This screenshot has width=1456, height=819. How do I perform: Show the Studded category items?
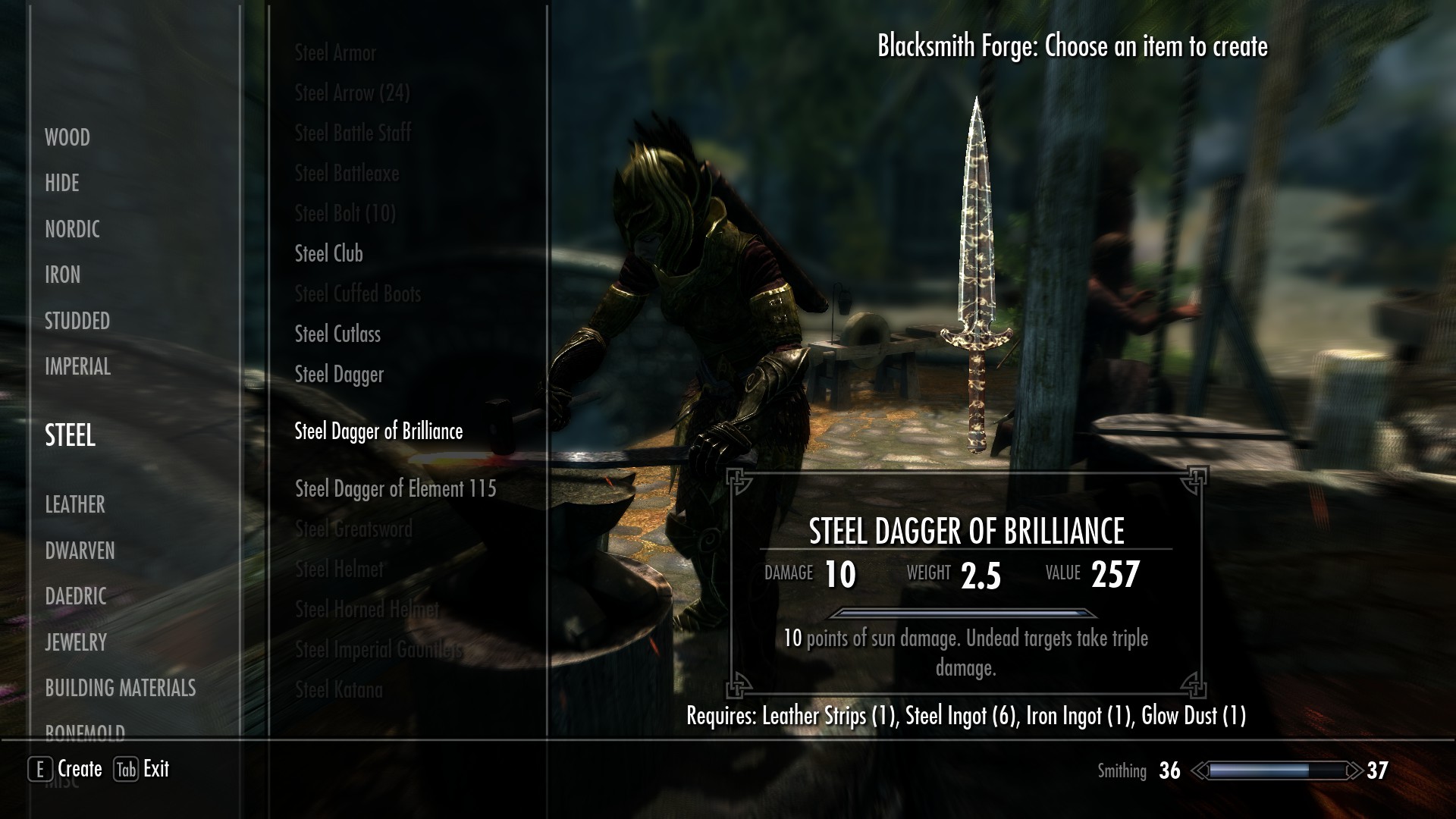pyautogui.click(x=77, y=321)
